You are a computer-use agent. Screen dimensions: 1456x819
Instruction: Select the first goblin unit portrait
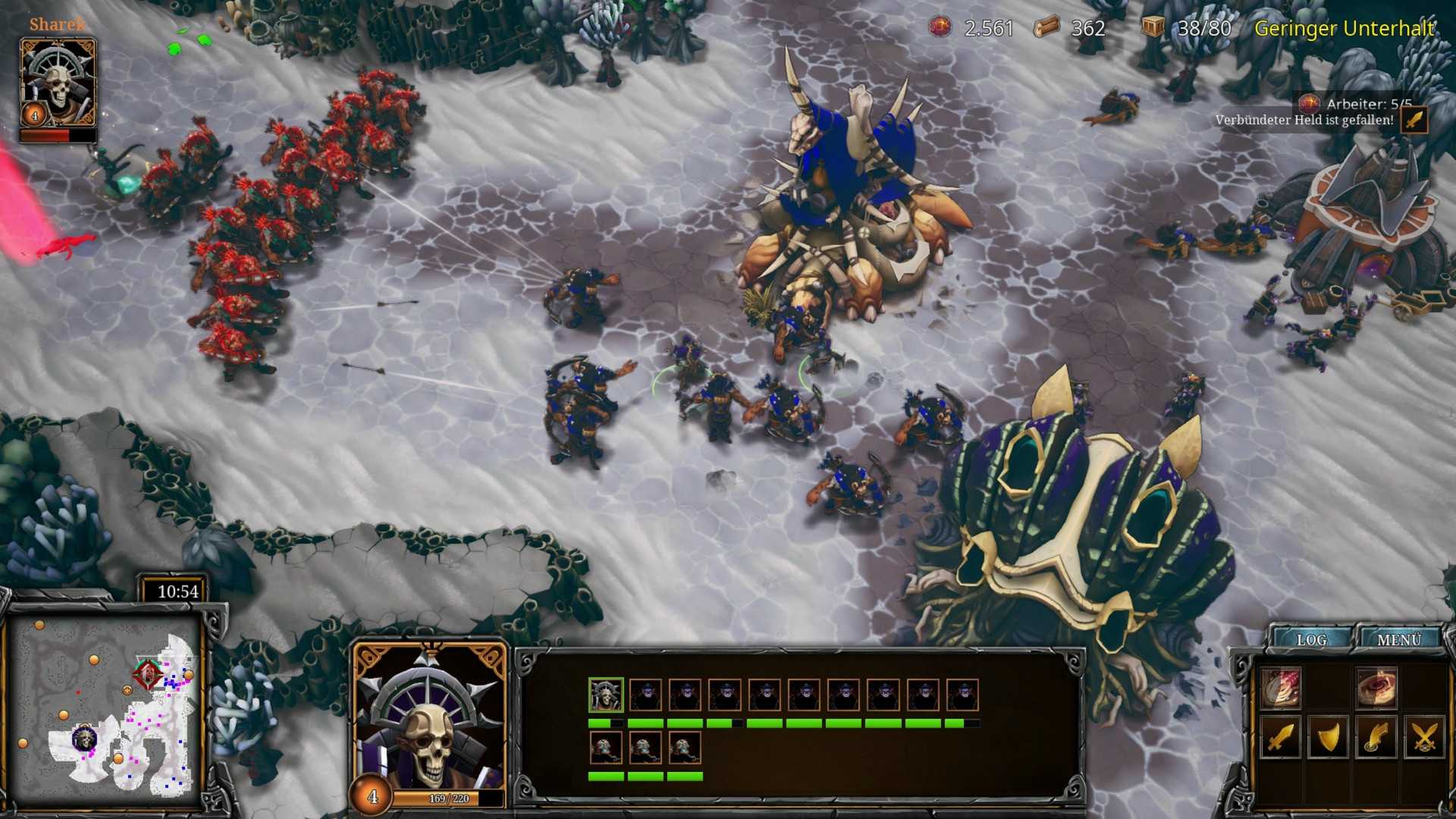[645, 694]
